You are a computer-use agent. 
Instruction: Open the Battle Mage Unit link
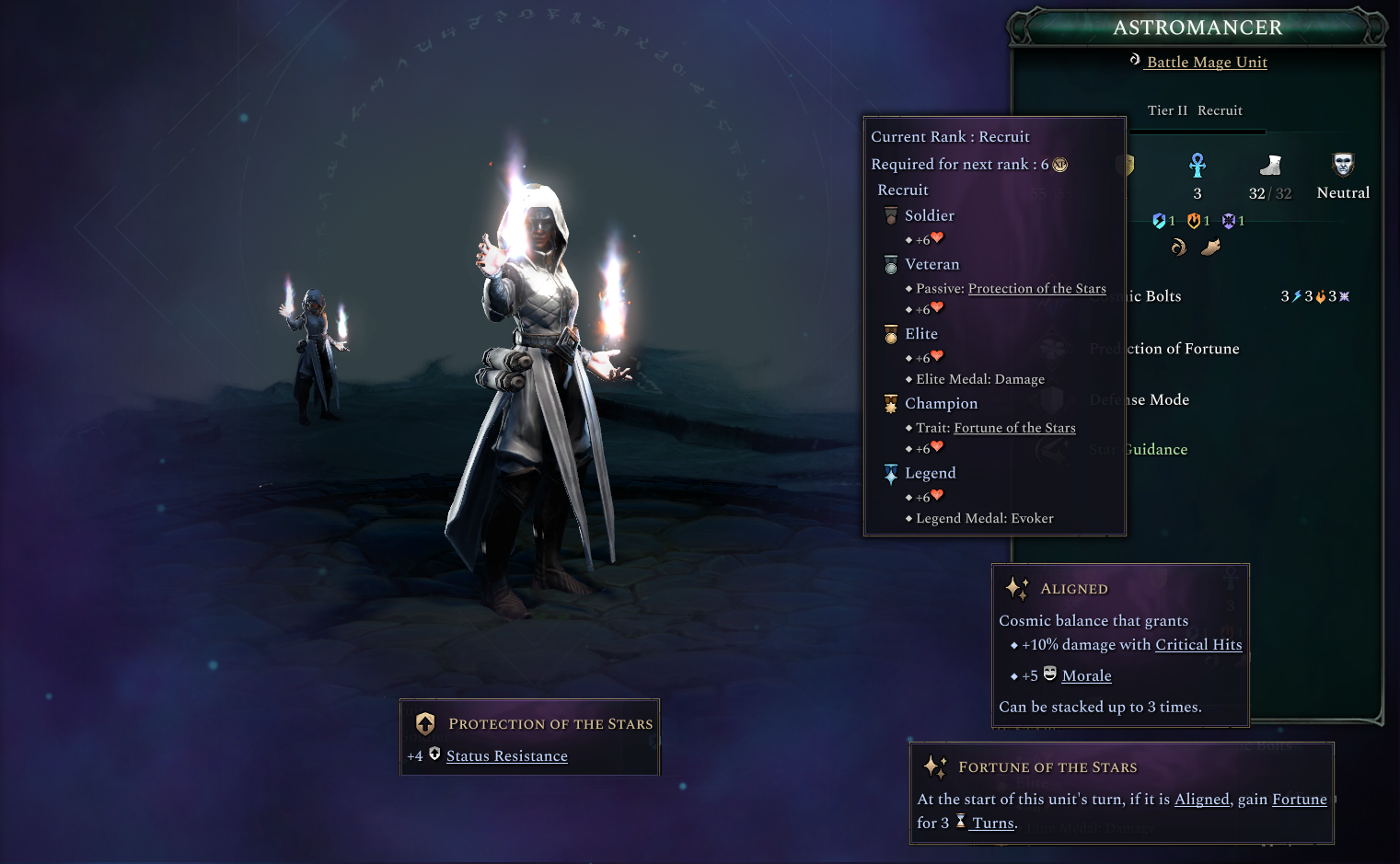[1205, 62]
